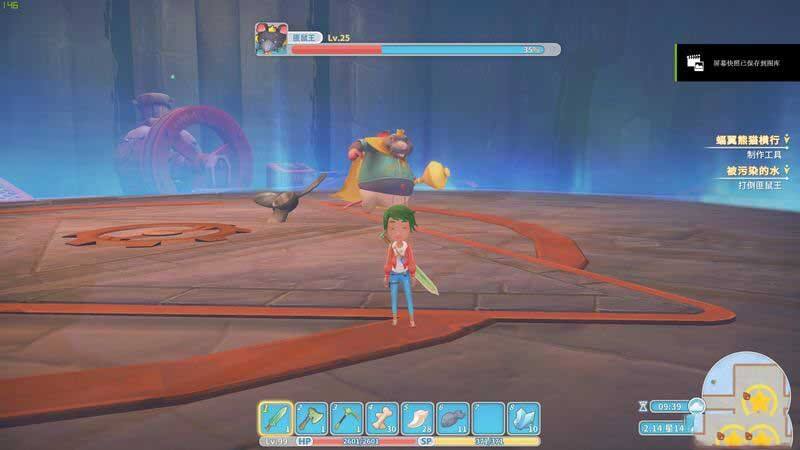800x450 pixels.
Task: Click the 蝠翼熊猫横行 quest tracker entry
Action: pyautogui.click(x=746, y=141)
